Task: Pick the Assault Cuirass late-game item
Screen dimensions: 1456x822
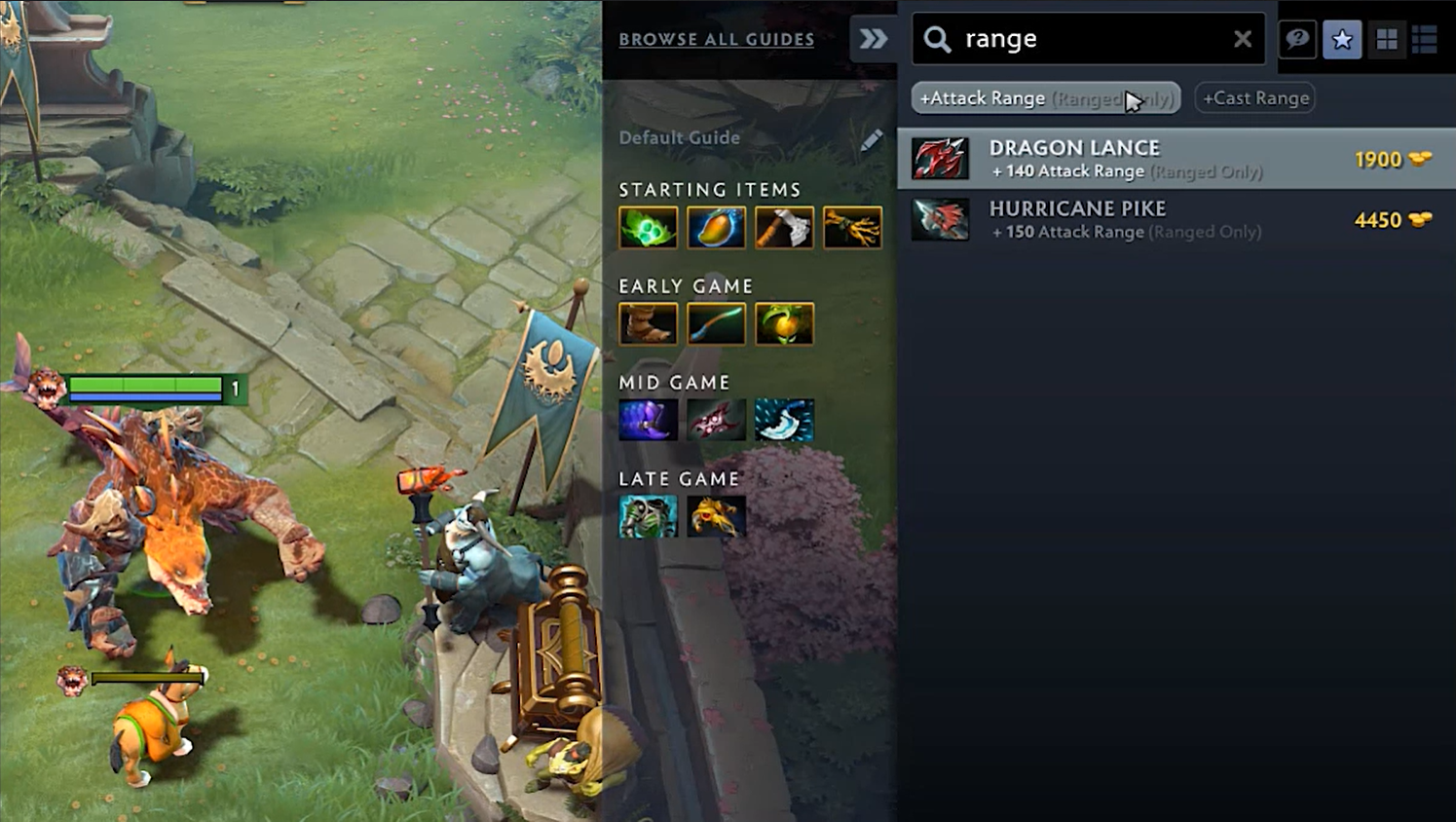Action: click(648, 517)
